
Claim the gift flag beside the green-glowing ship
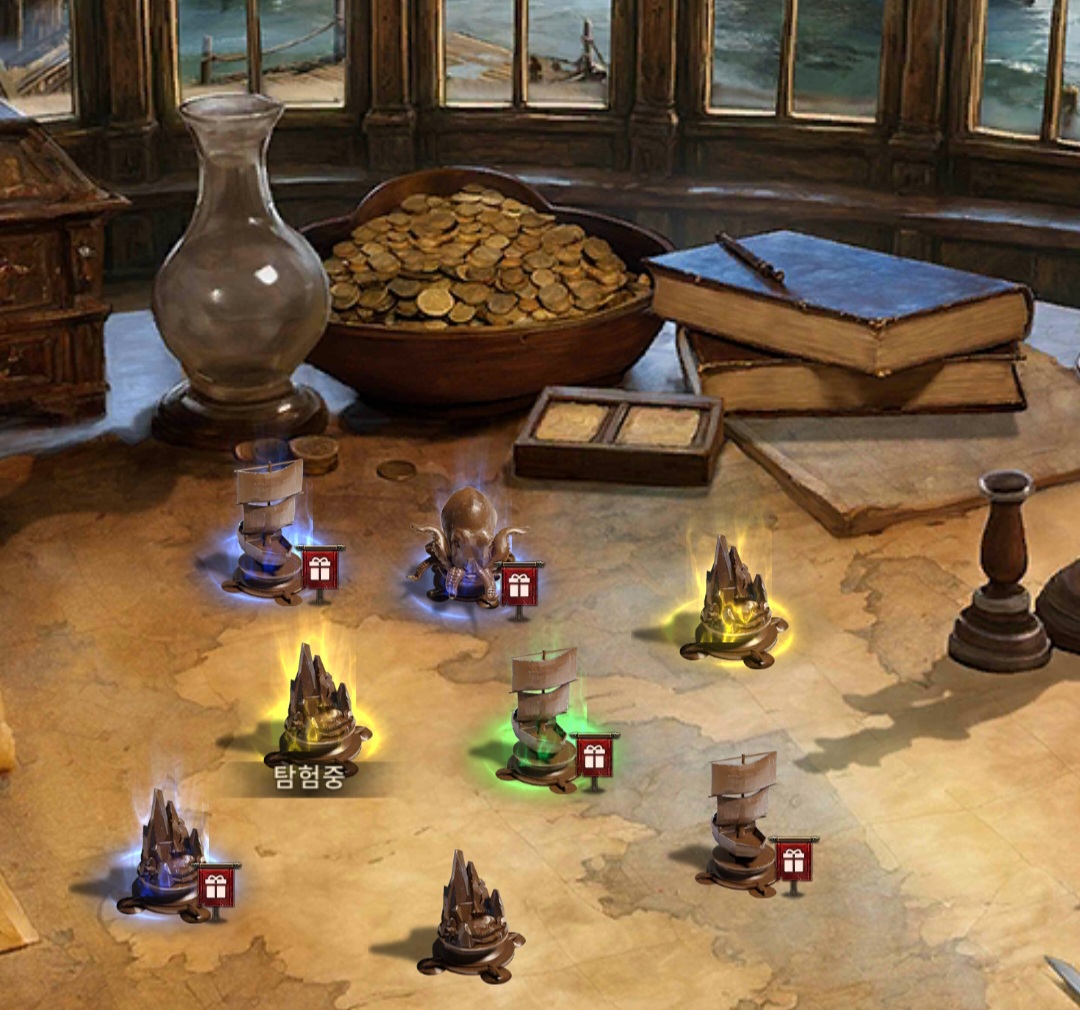(x=595, y=756)
